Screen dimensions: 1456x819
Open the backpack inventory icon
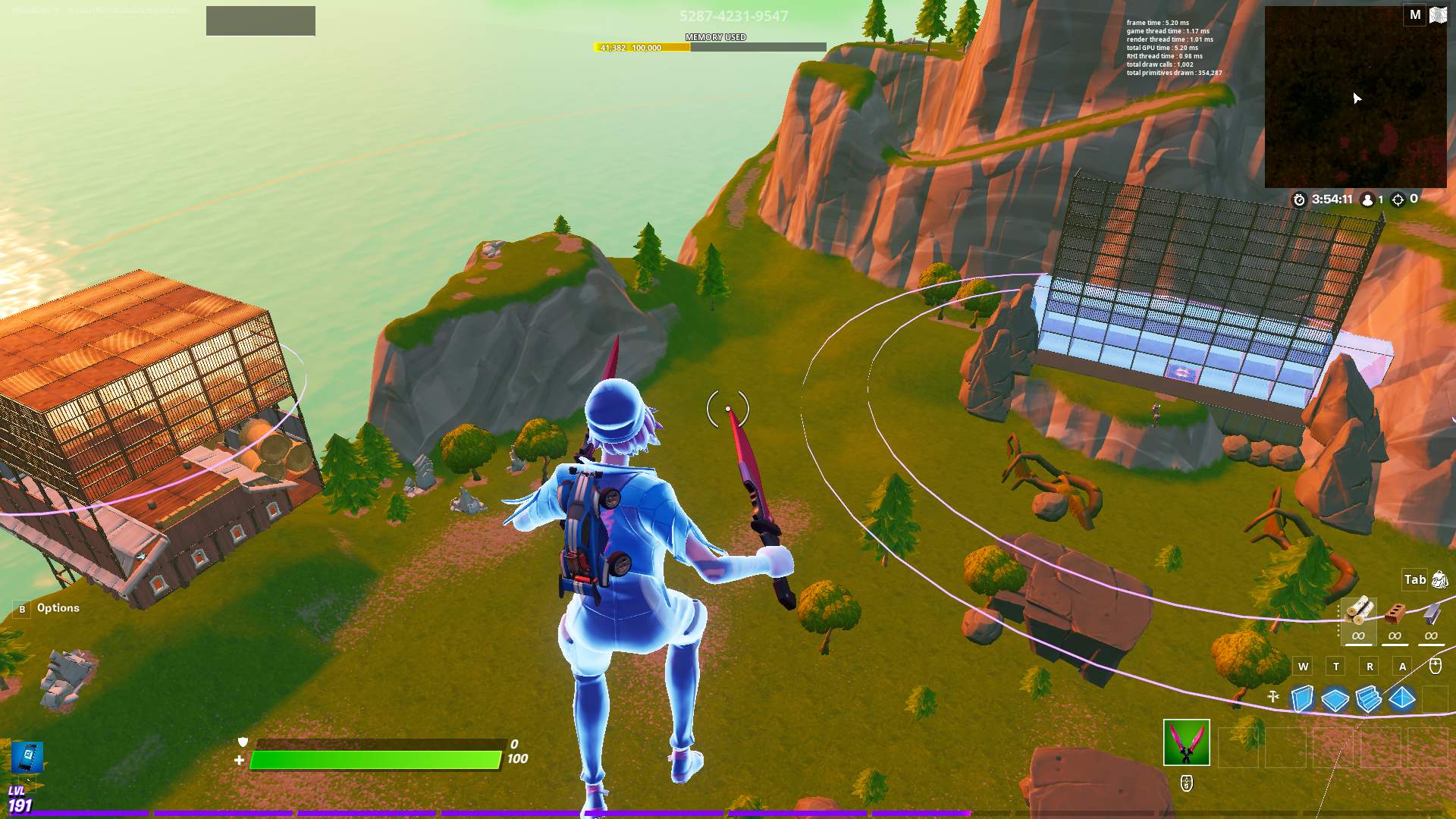[x=1439, y=580]
